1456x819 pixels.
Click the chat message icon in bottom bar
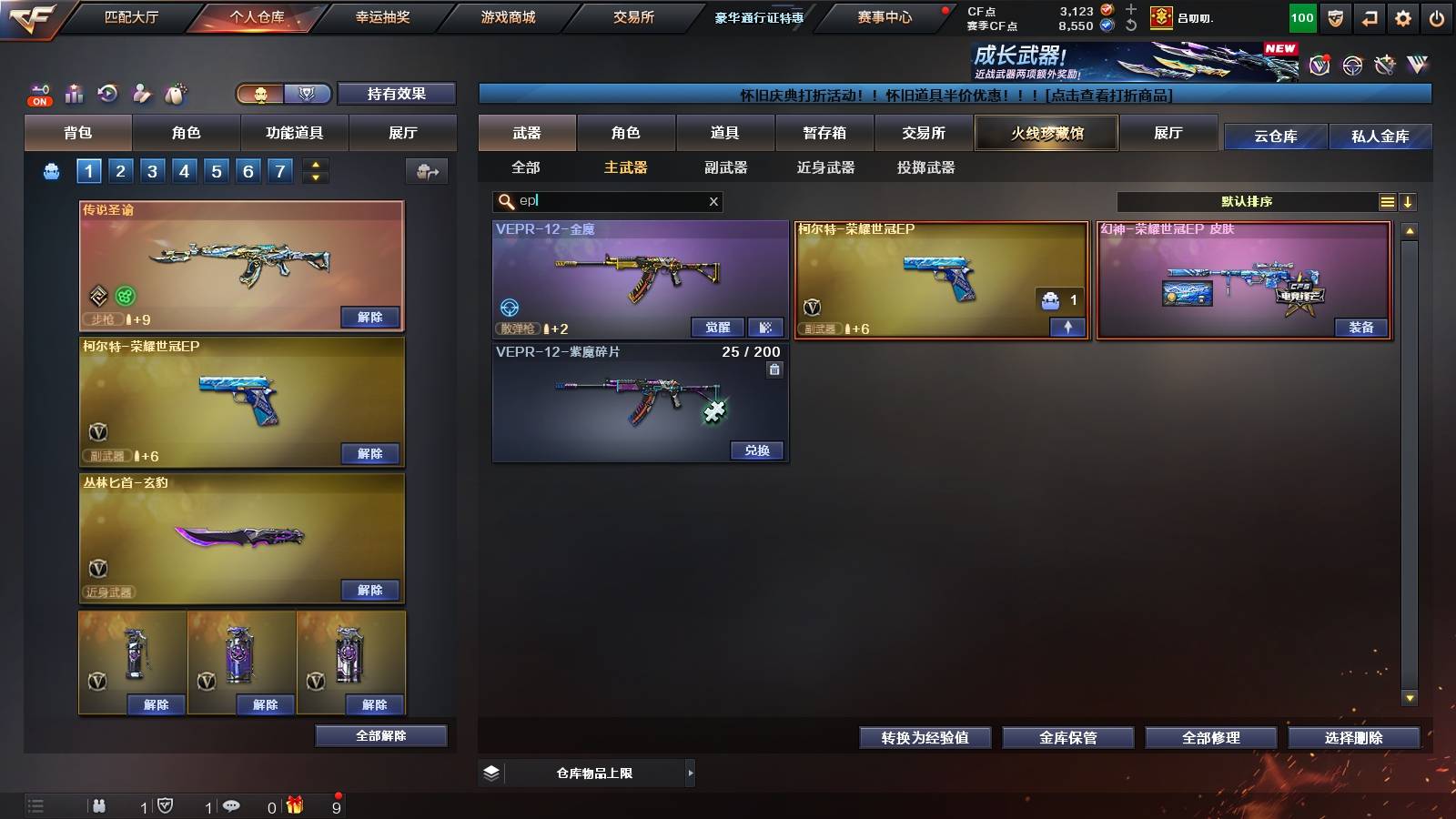pos(231,805)
